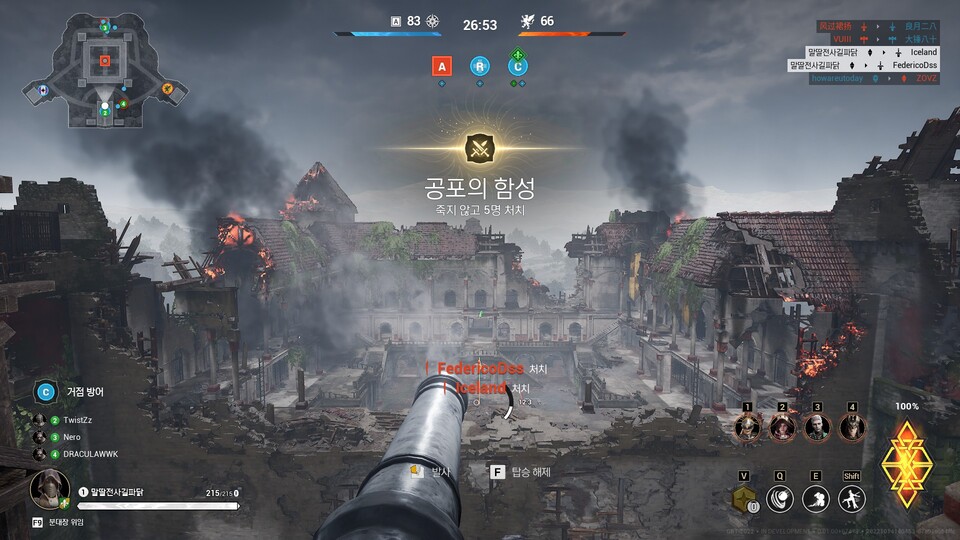Choose hero portrait number 3 with white hair
The image size is (960, 540).
817,428
